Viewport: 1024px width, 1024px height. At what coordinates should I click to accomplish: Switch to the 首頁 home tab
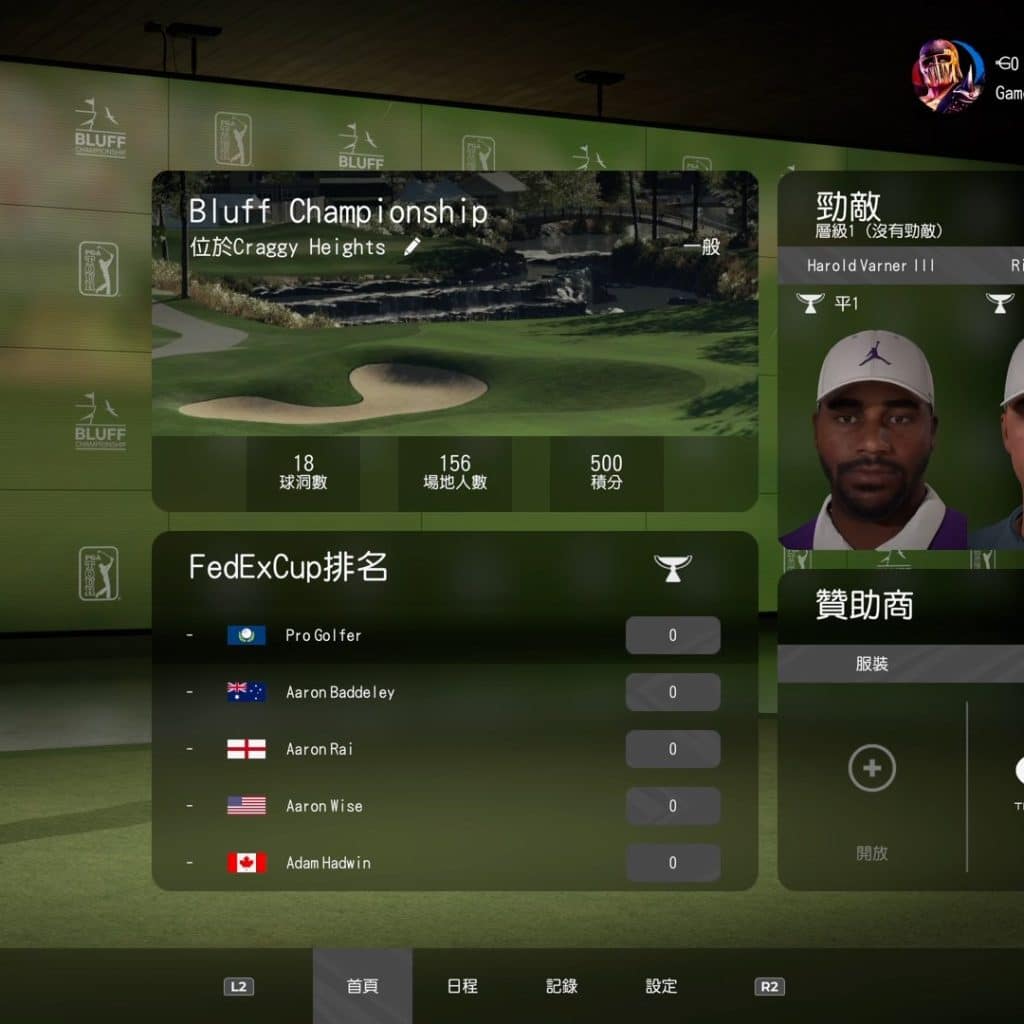[362, 986]
